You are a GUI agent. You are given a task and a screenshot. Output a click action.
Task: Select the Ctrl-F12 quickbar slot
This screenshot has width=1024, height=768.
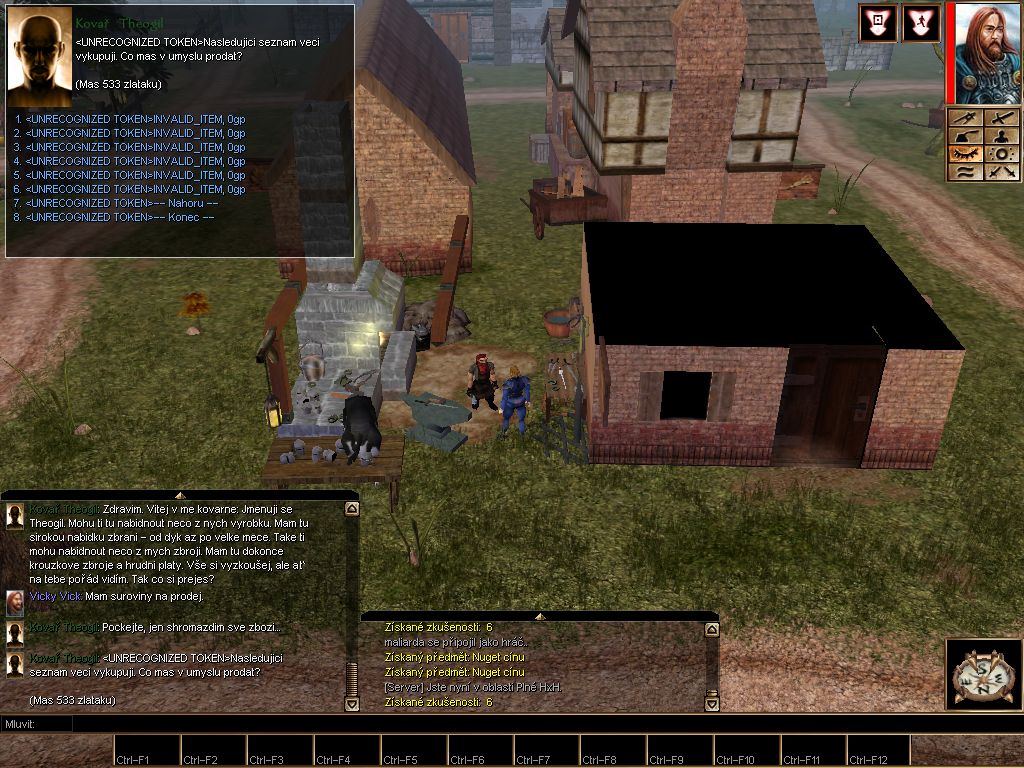coord(879,750)
